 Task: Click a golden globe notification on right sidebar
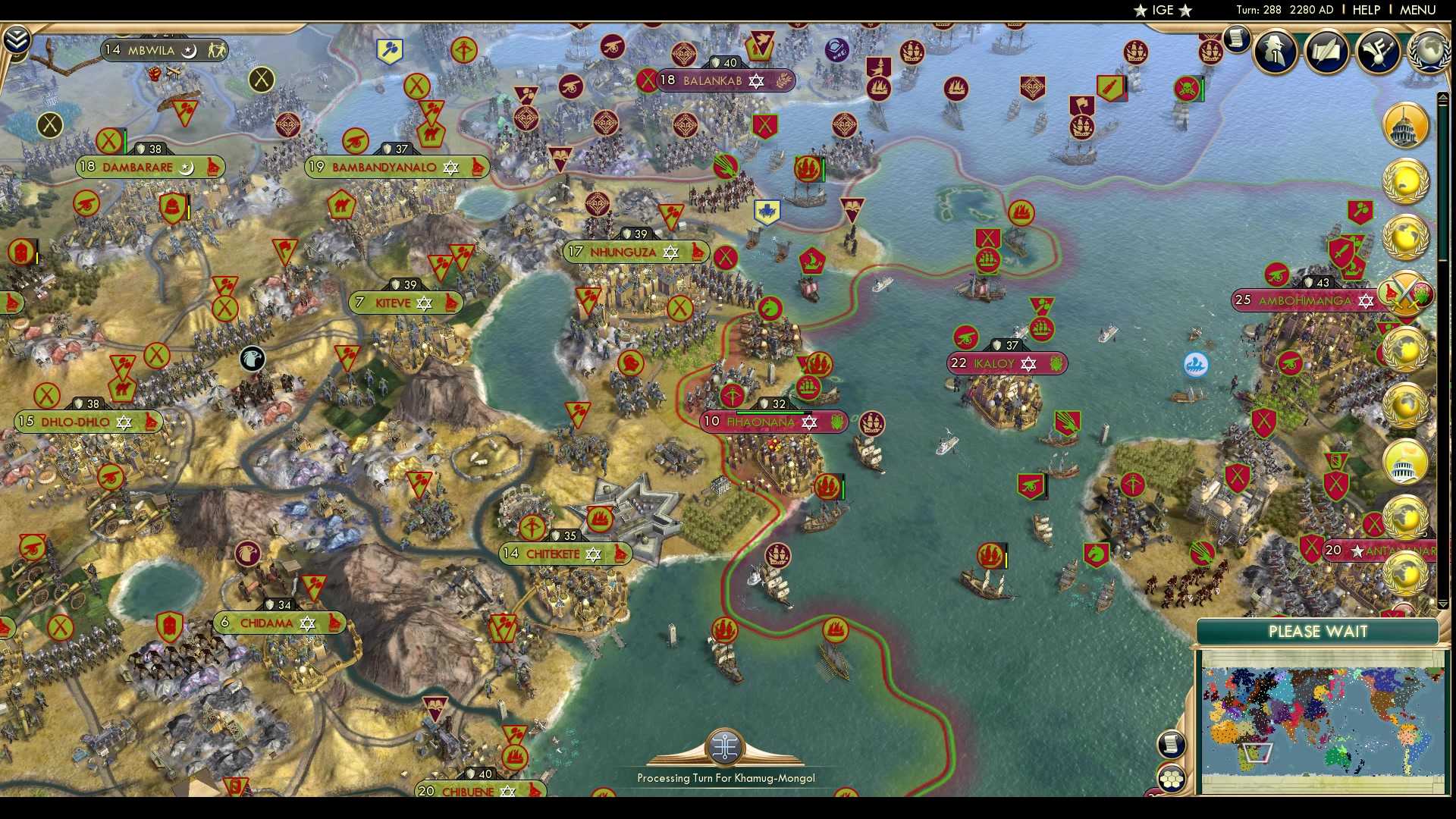coord(1405,182)
